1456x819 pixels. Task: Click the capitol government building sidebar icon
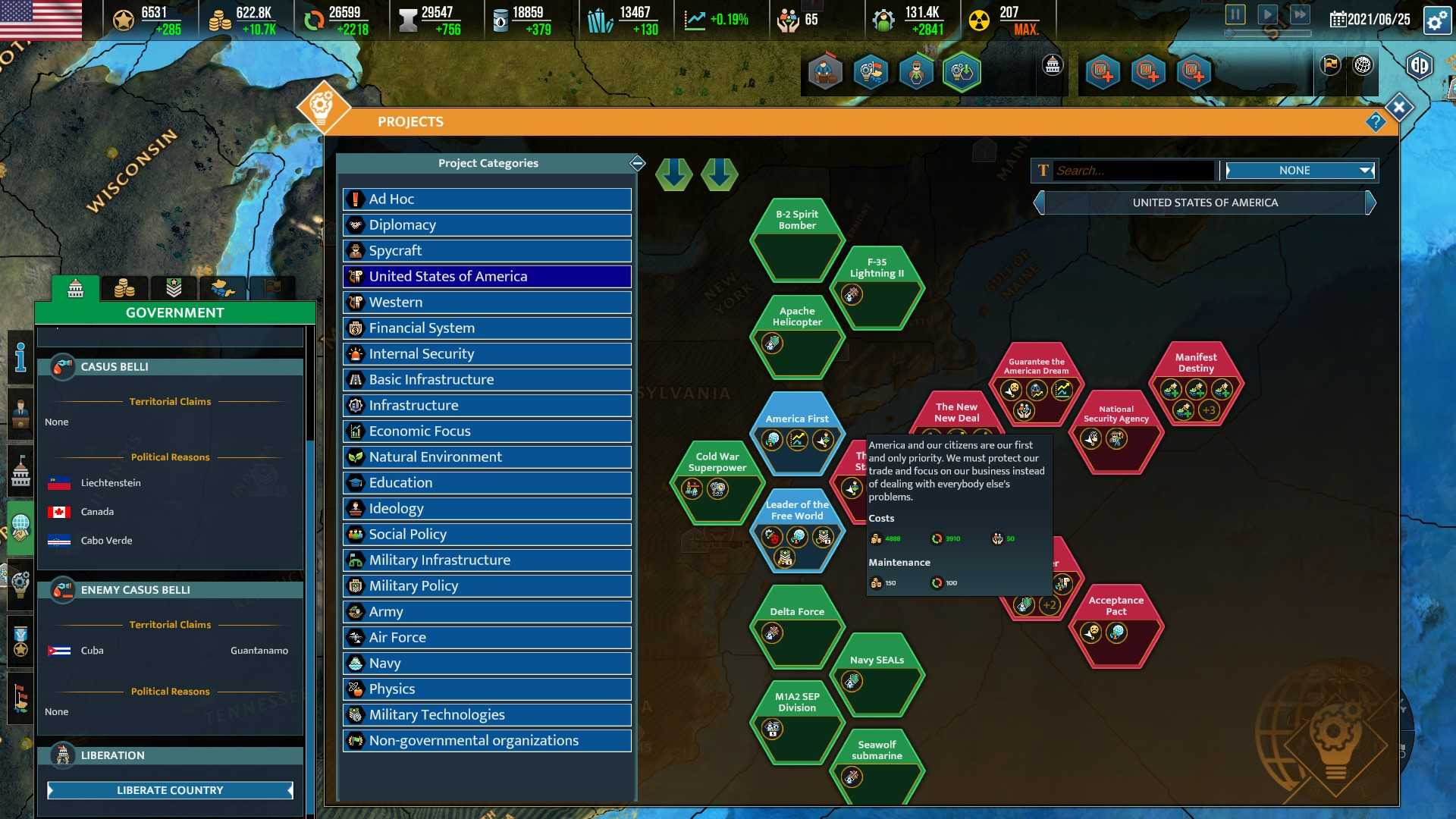coord(19,470)
